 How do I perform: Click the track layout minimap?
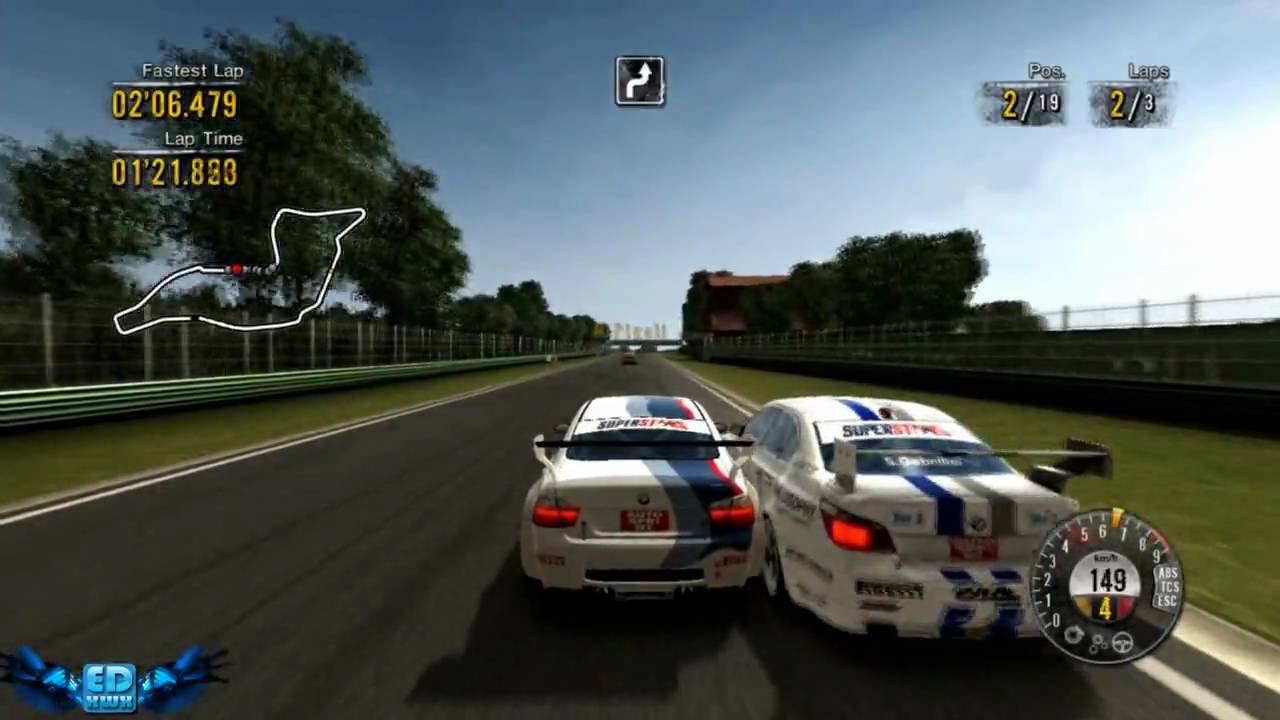[240, 270]
